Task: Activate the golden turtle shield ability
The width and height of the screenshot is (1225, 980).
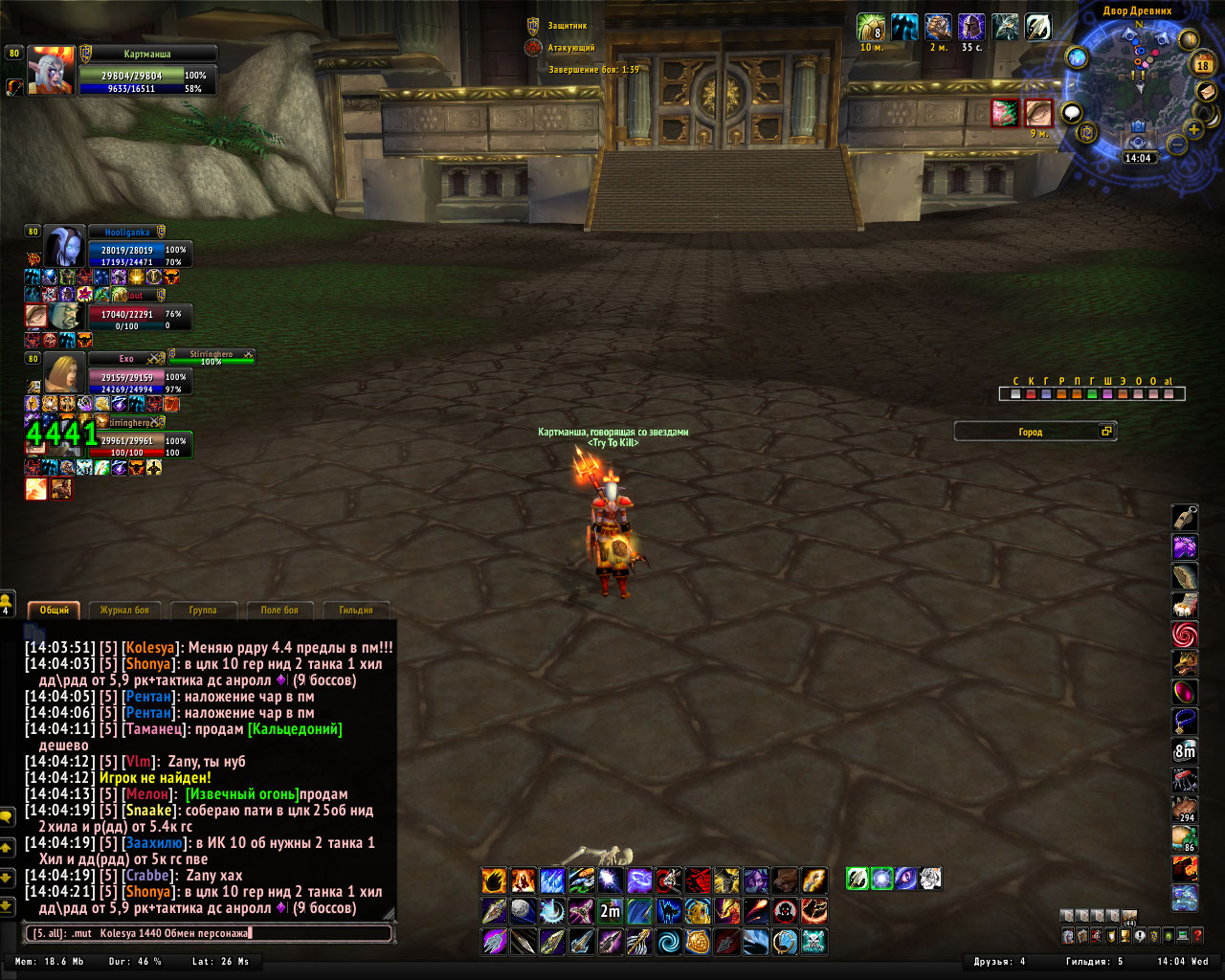Action: (x=698, y=942)
